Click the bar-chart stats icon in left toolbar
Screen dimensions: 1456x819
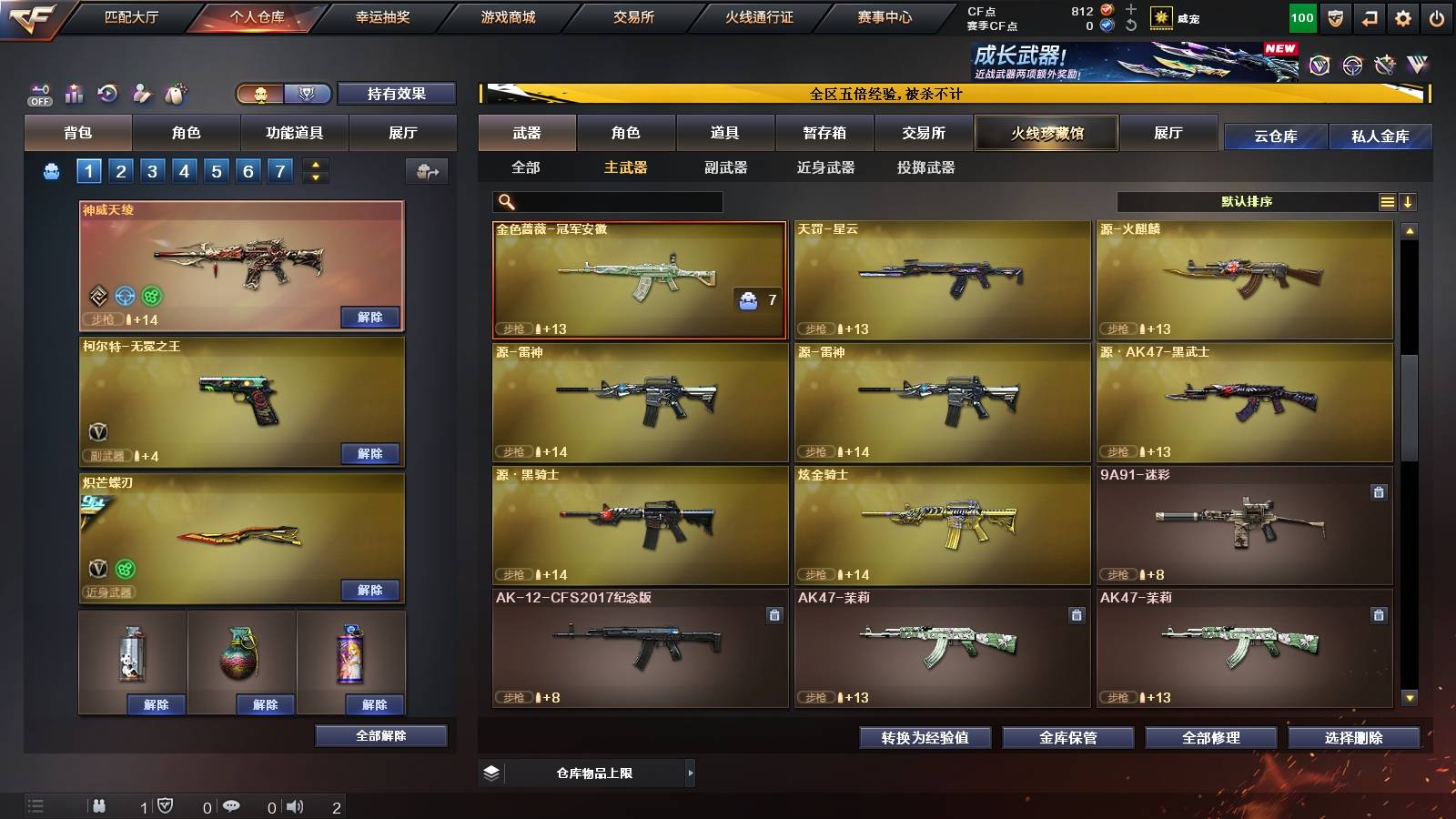click(74, 94)
